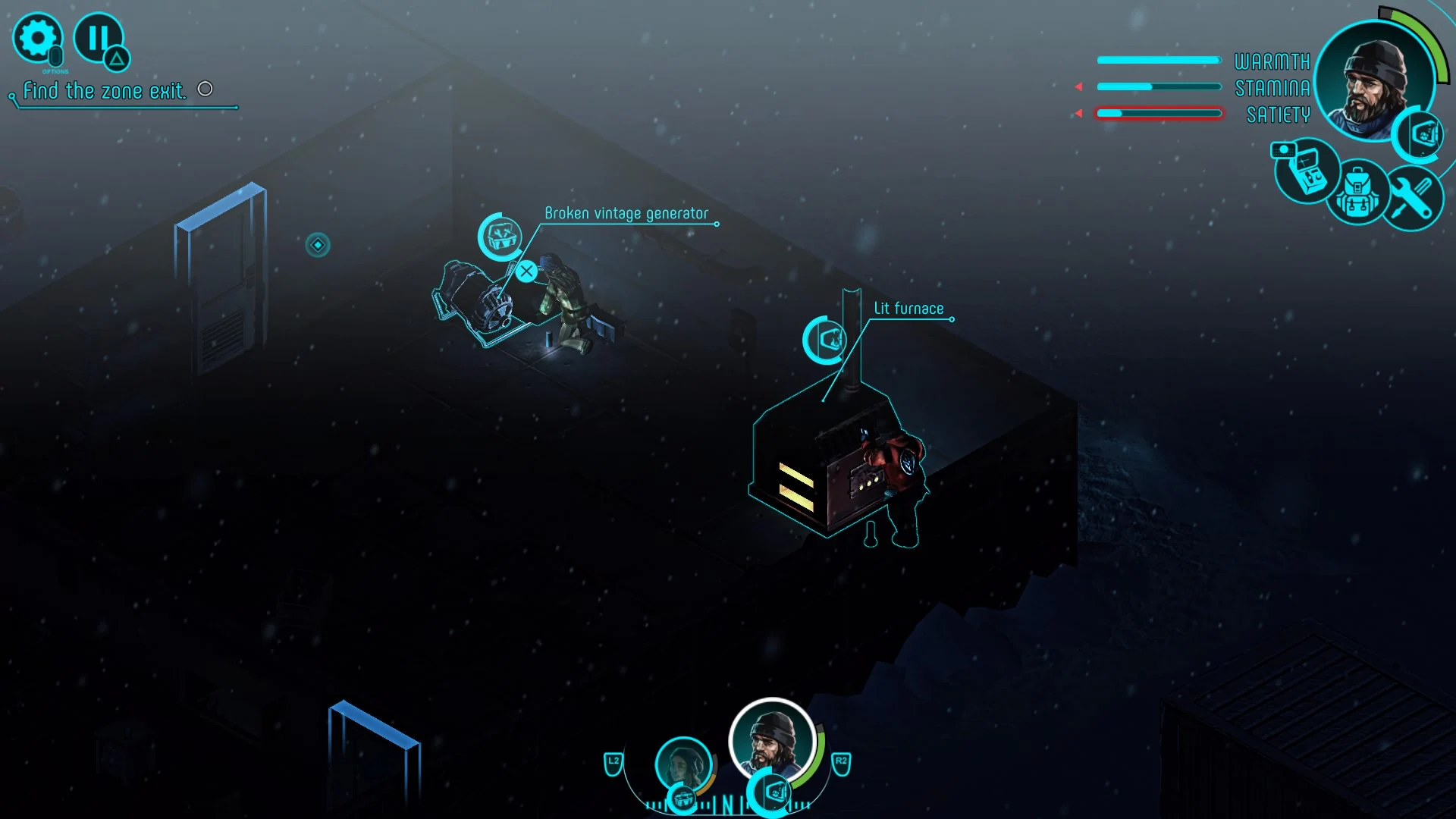This screenshot has width=1456, height=819.
Task: Click the furnace interaction icon near Lit furnace
Action: [826, 340]
